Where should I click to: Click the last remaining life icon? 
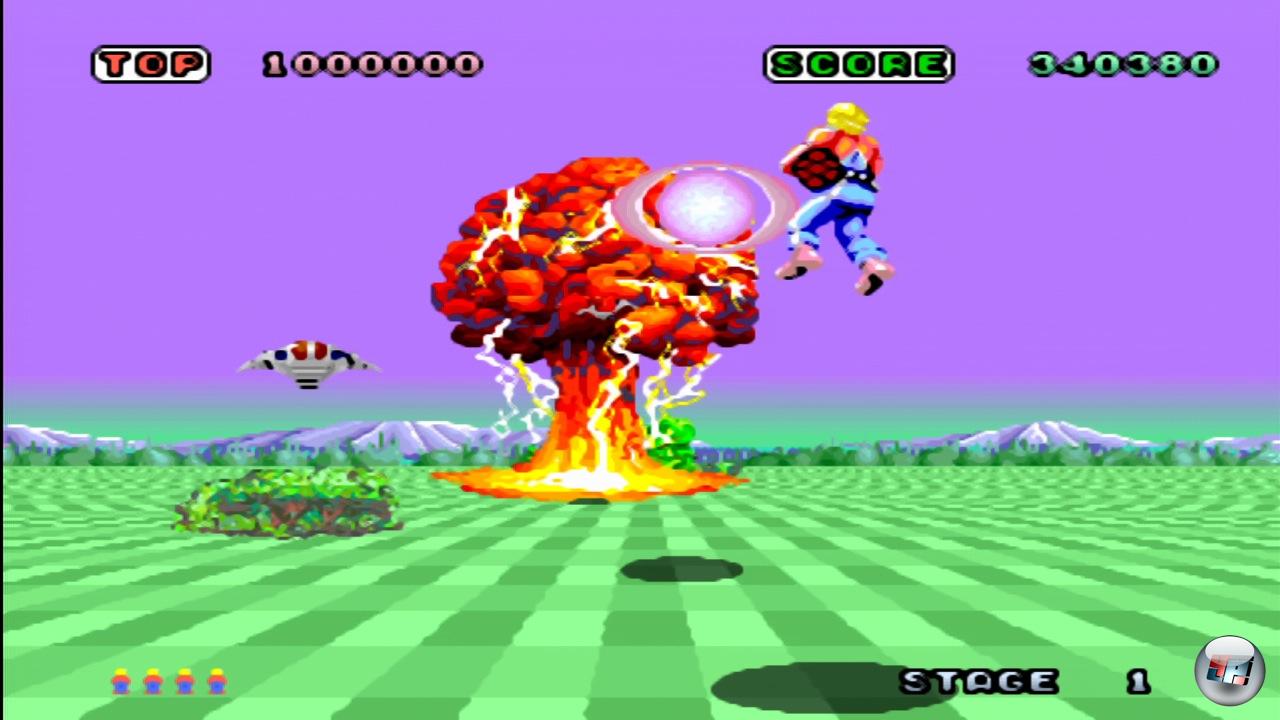tap(217, 680)
